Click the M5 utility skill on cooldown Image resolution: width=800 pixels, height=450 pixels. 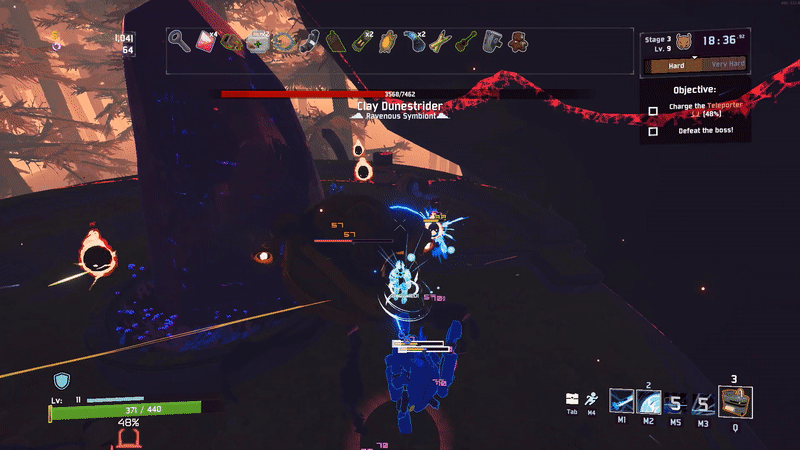676,403
